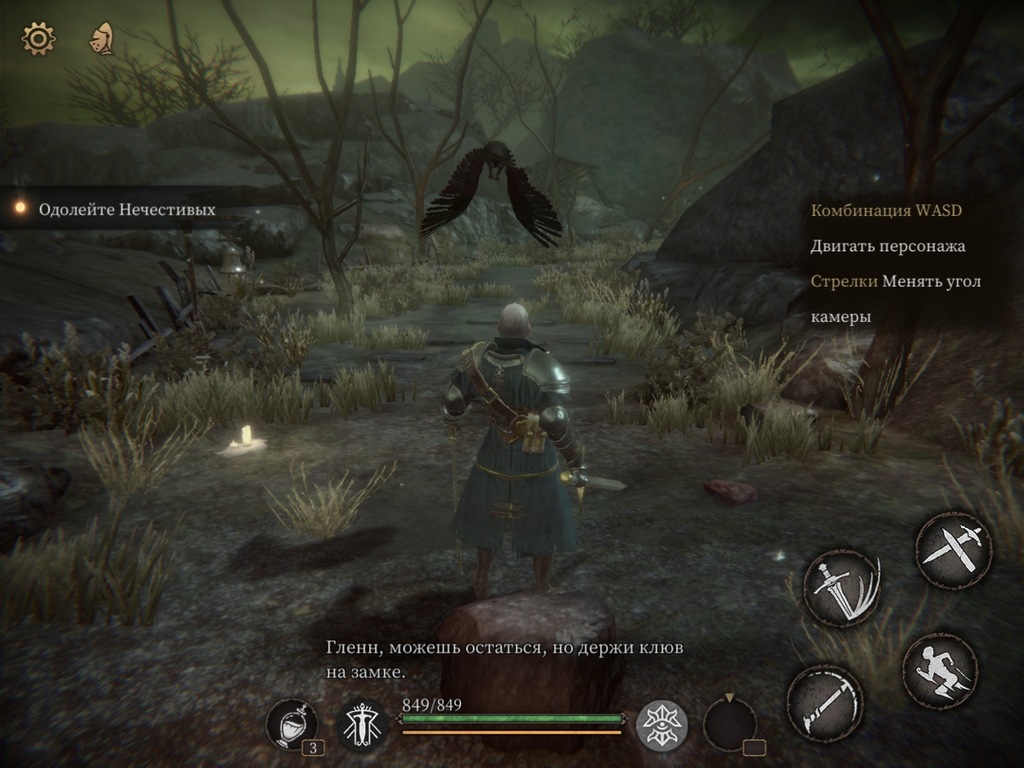The width and height of the screenshot is (1024, 768).
Task: Tap the crossed swords button
Action: pos(954,549)
